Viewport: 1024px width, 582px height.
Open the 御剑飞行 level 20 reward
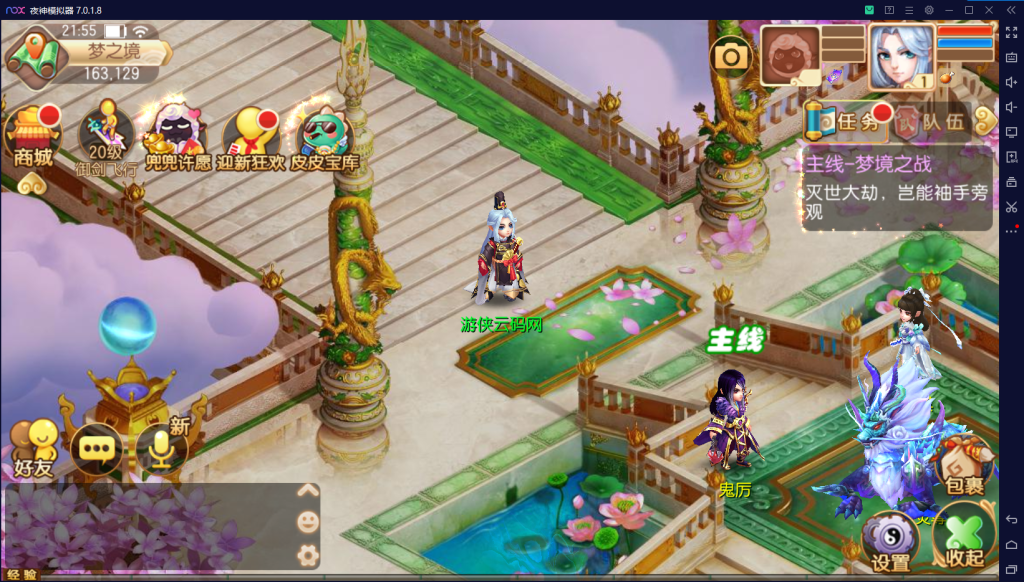(105, 138)
